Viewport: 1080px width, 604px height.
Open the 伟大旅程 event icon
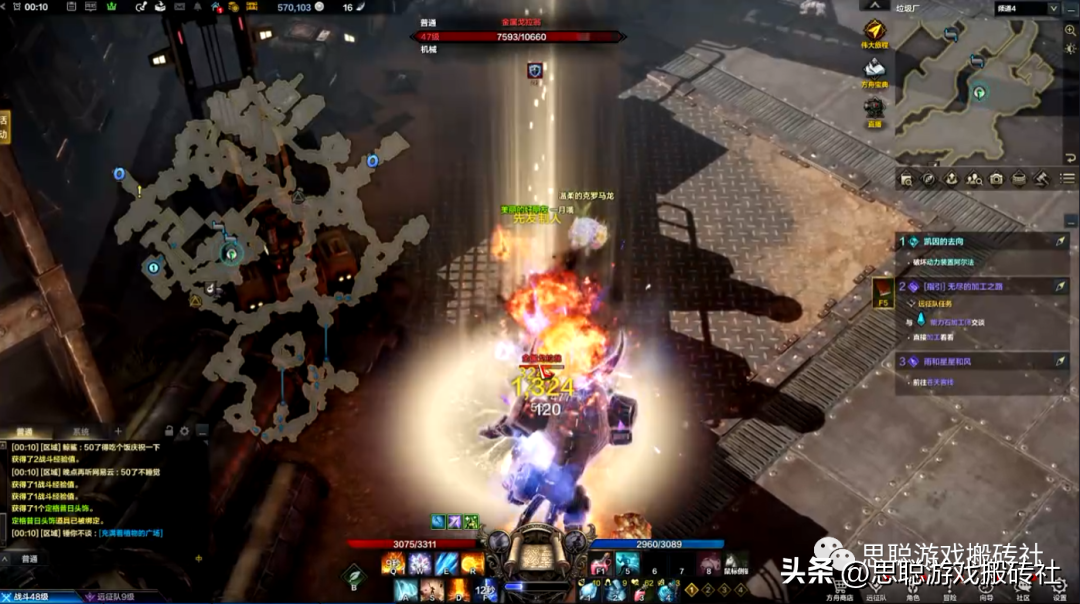pyautogui.click(x=876, y=32)
